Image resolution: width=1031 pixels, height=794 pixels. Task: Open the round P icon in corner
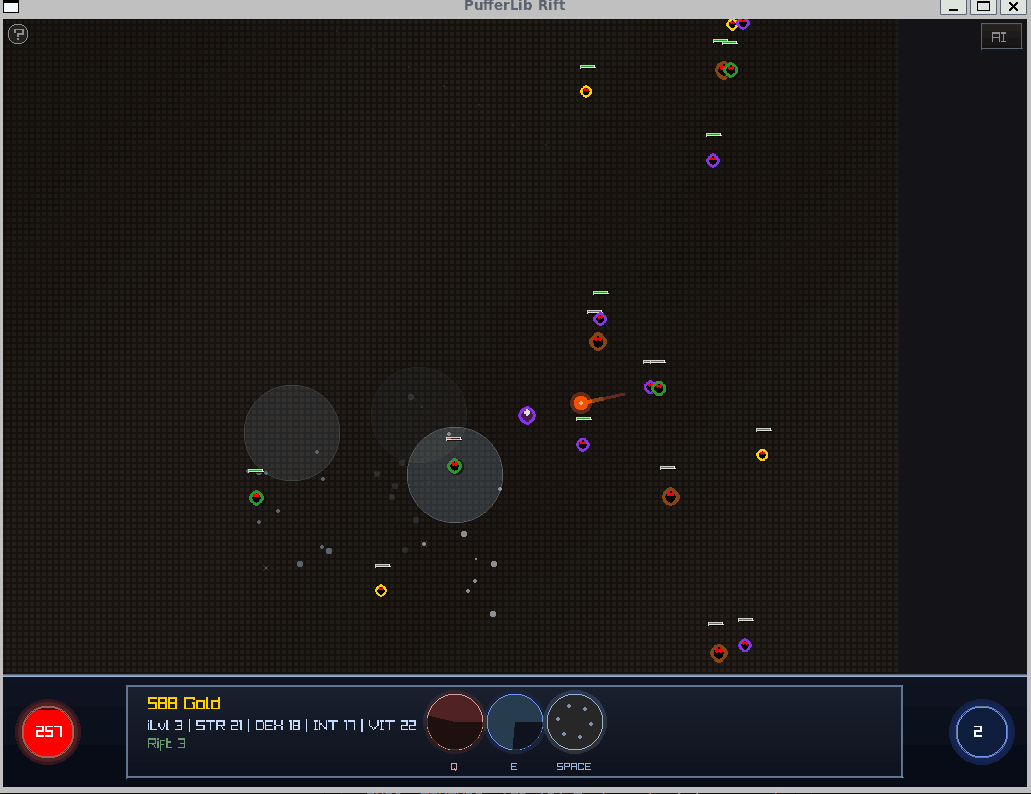[18, 35]
